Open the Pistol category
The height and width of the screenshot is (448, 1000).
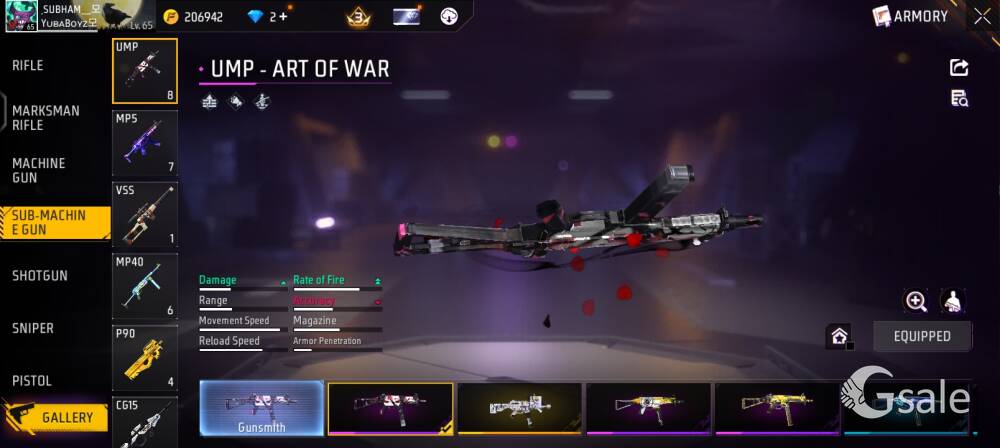coord(32,381)
